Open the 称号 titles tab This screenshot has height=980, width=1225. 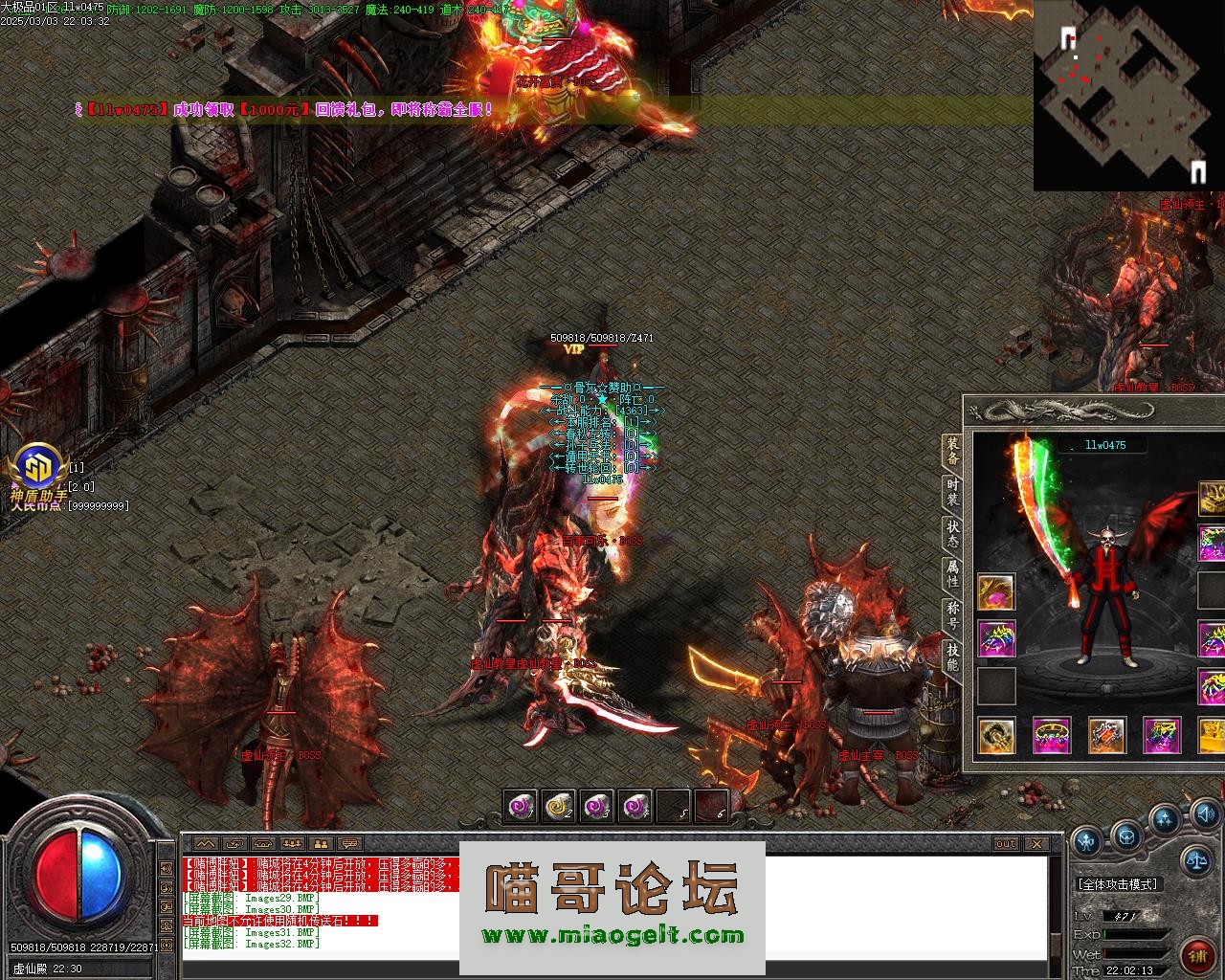[952, 615]
